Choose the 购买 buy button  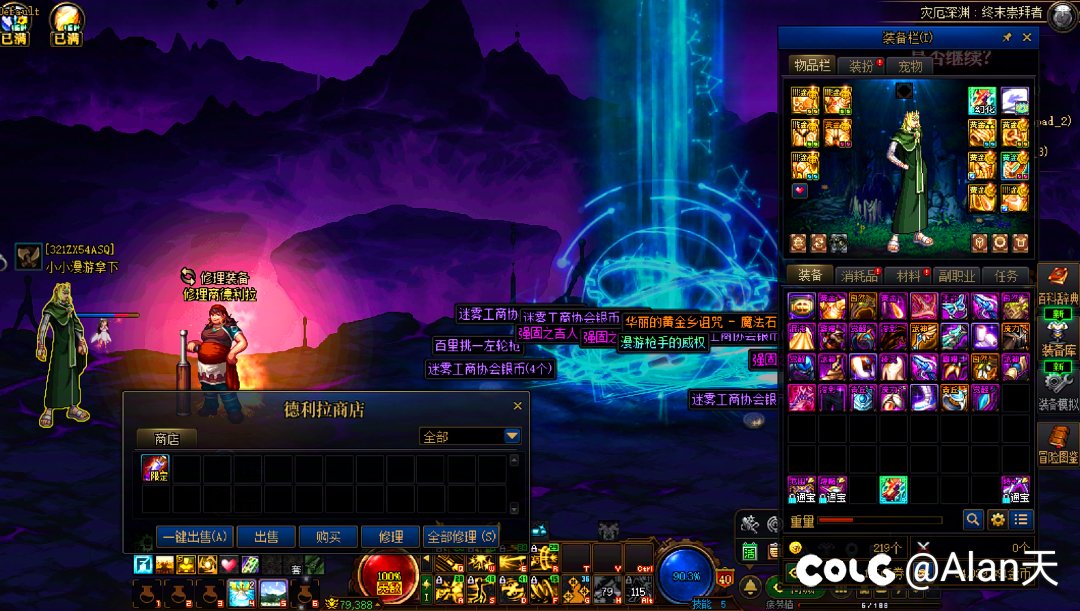(327, 537)
